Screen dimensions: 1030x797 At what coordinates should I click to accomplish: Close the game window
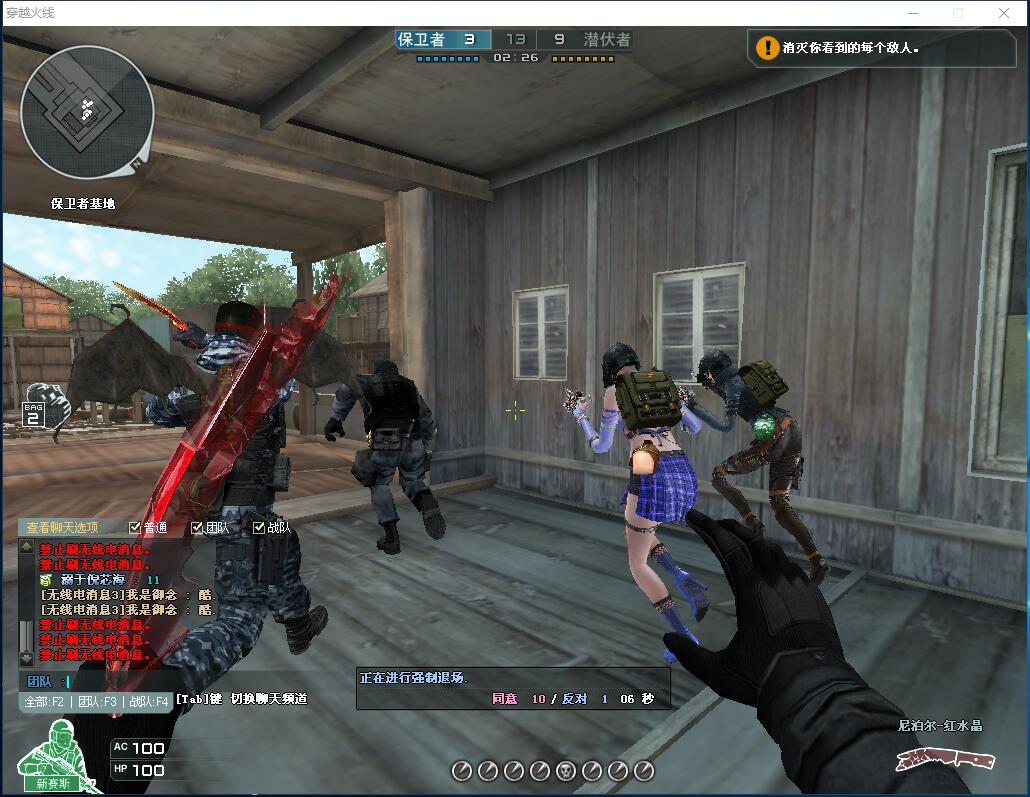[x=1004, y=13]
